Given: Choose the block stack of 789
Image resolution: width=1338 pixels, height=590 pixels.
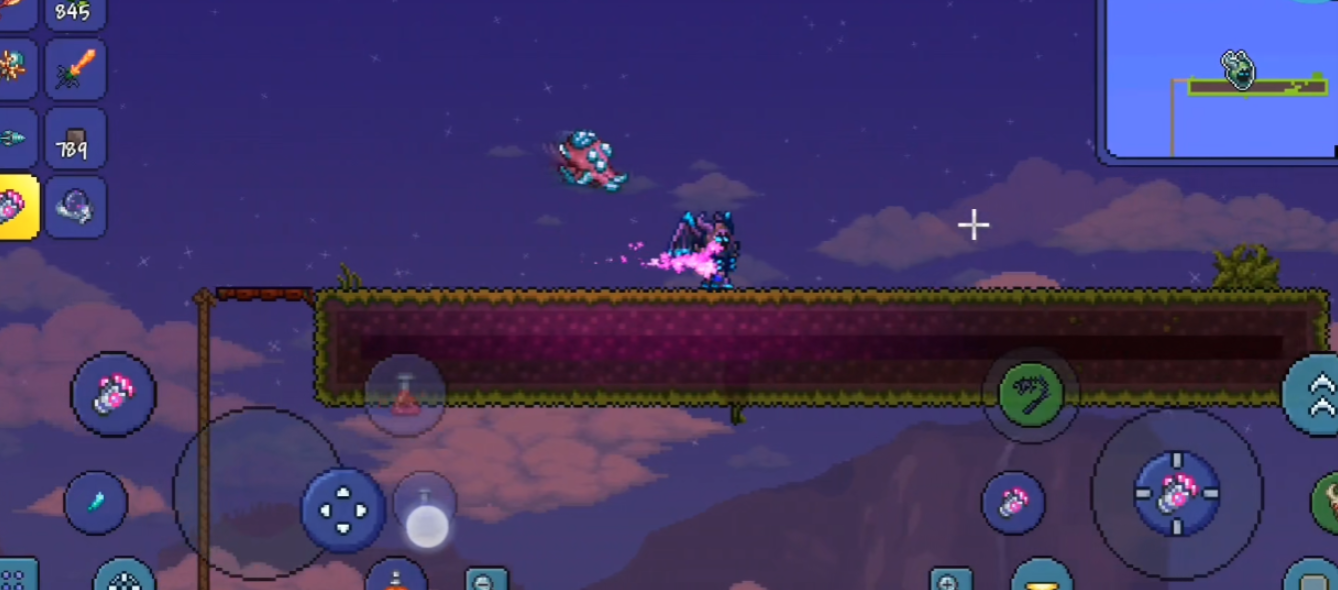Looking at the screenshot, I should pos(76,139).
